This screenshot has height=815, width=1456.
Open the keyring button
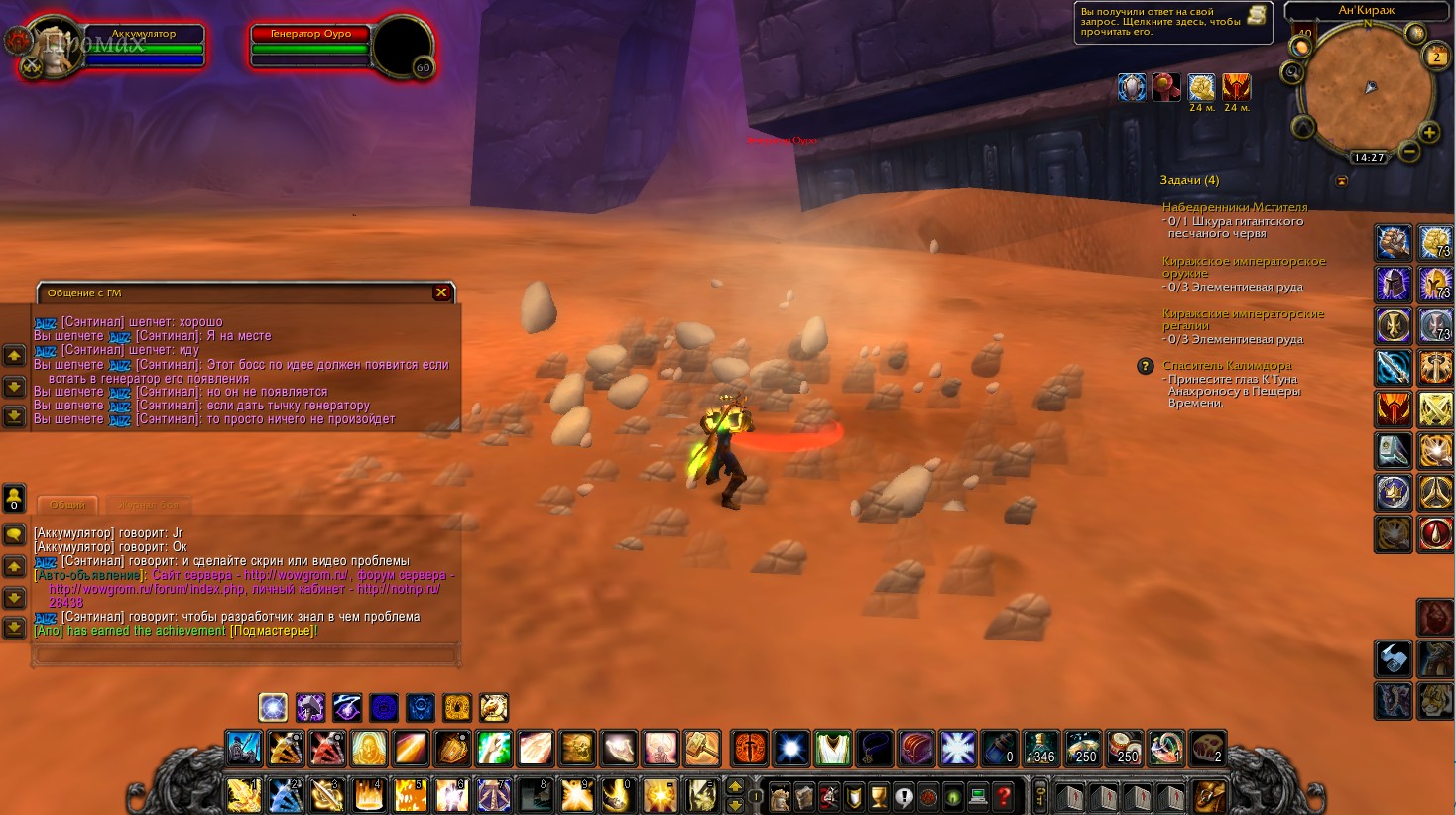pos(1040,795)
